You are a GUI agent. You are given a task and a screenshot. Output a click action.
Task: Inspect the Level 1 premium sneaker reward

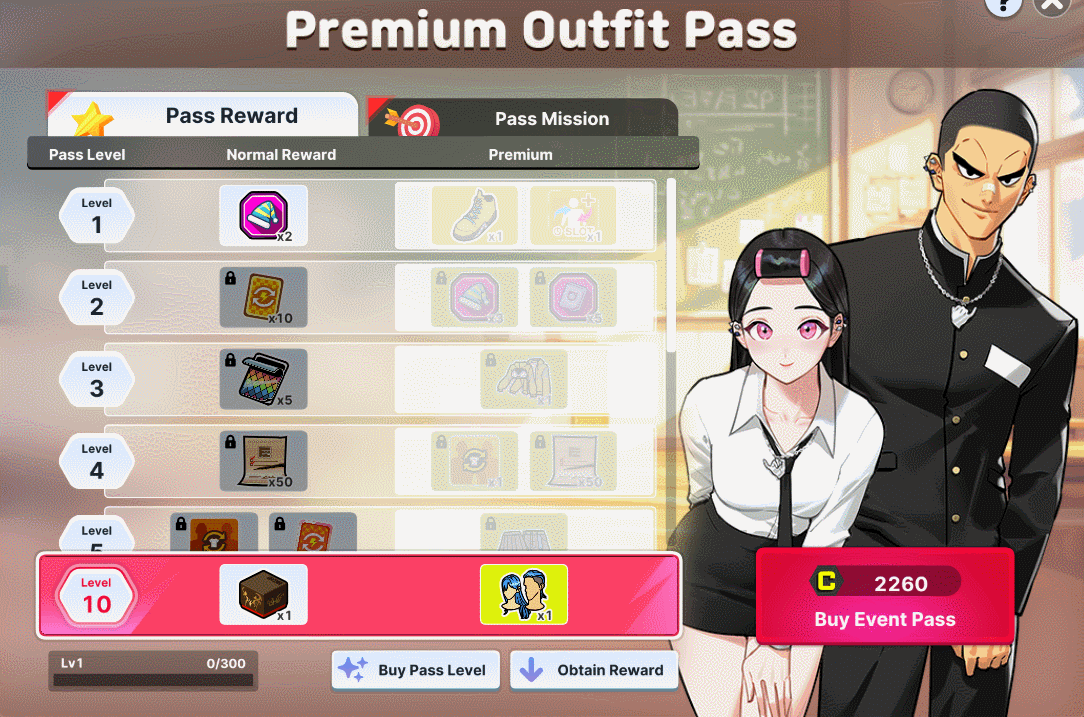tap(474, 215)
